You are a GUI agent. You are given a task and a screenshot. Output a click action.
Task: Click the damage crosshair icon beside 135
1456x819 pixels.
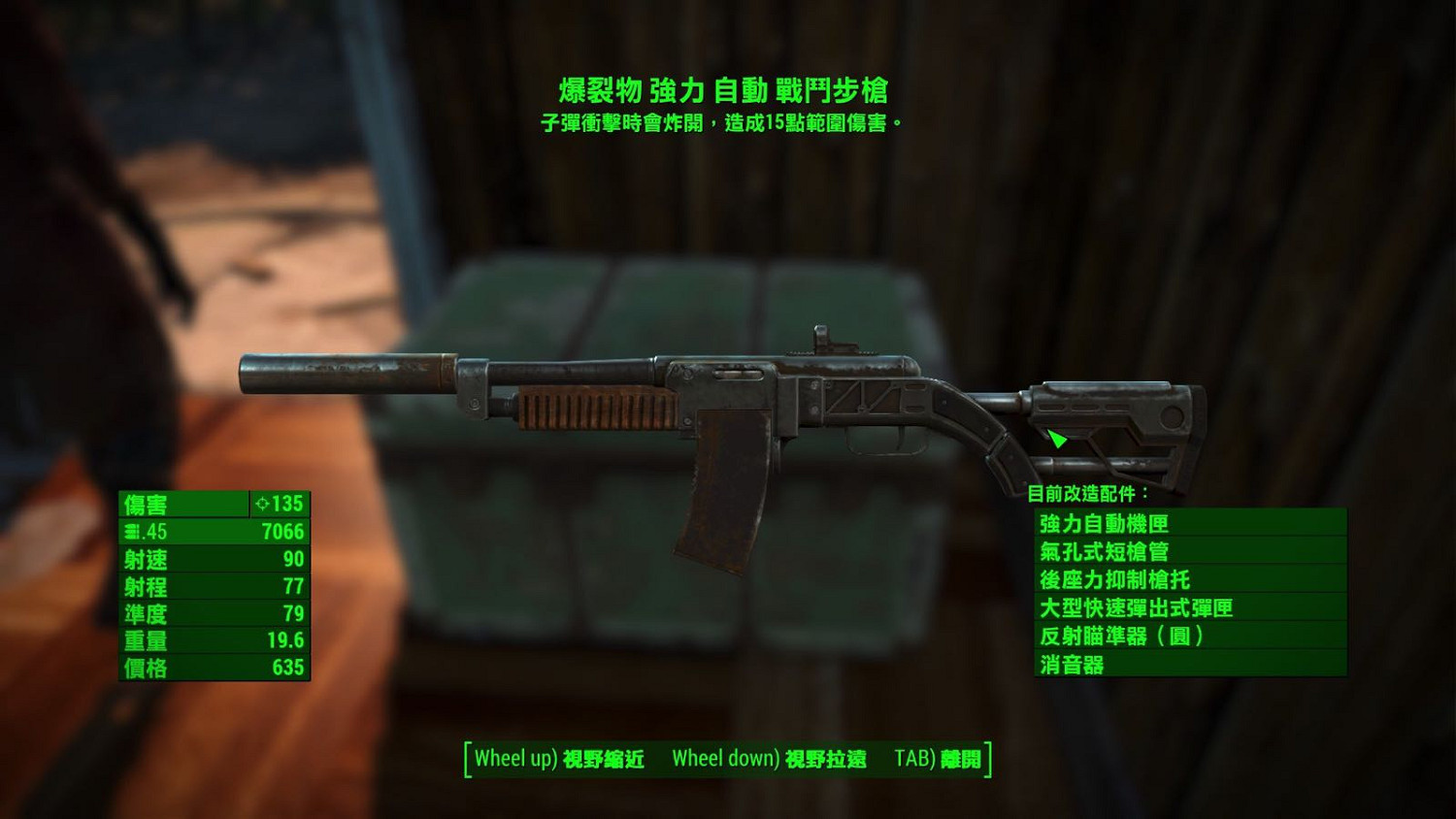tap(260, 504)
